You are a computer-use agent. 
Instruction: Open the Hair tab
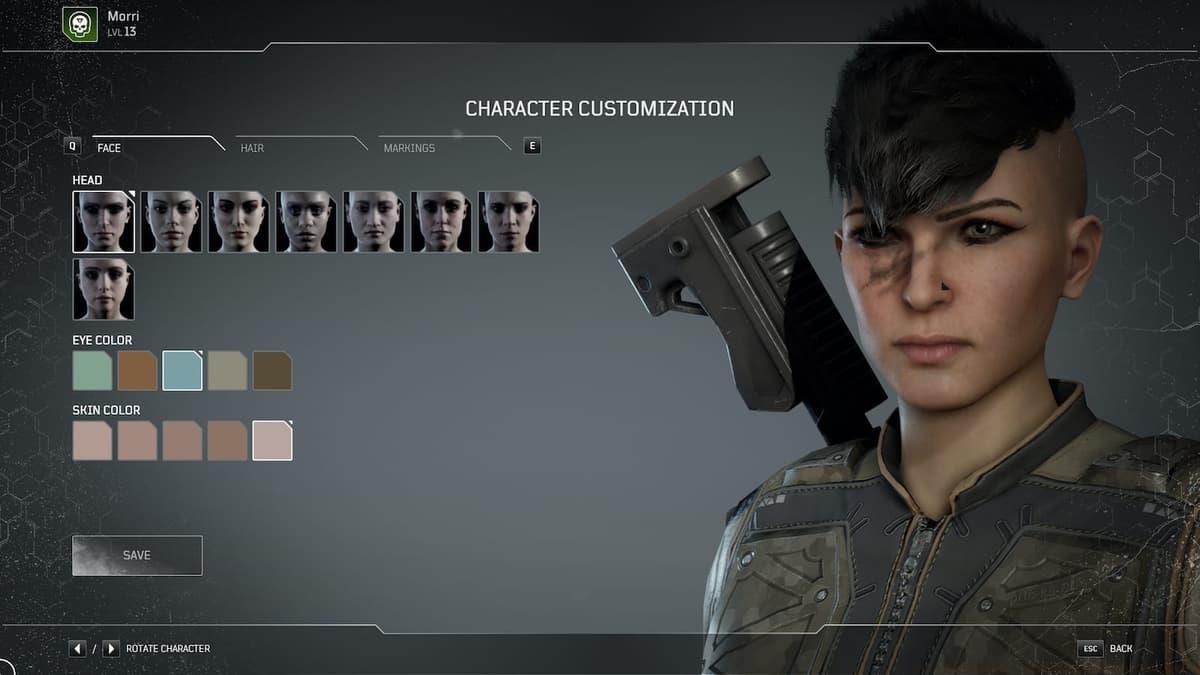pyautogui.click(x=252, y=148)
